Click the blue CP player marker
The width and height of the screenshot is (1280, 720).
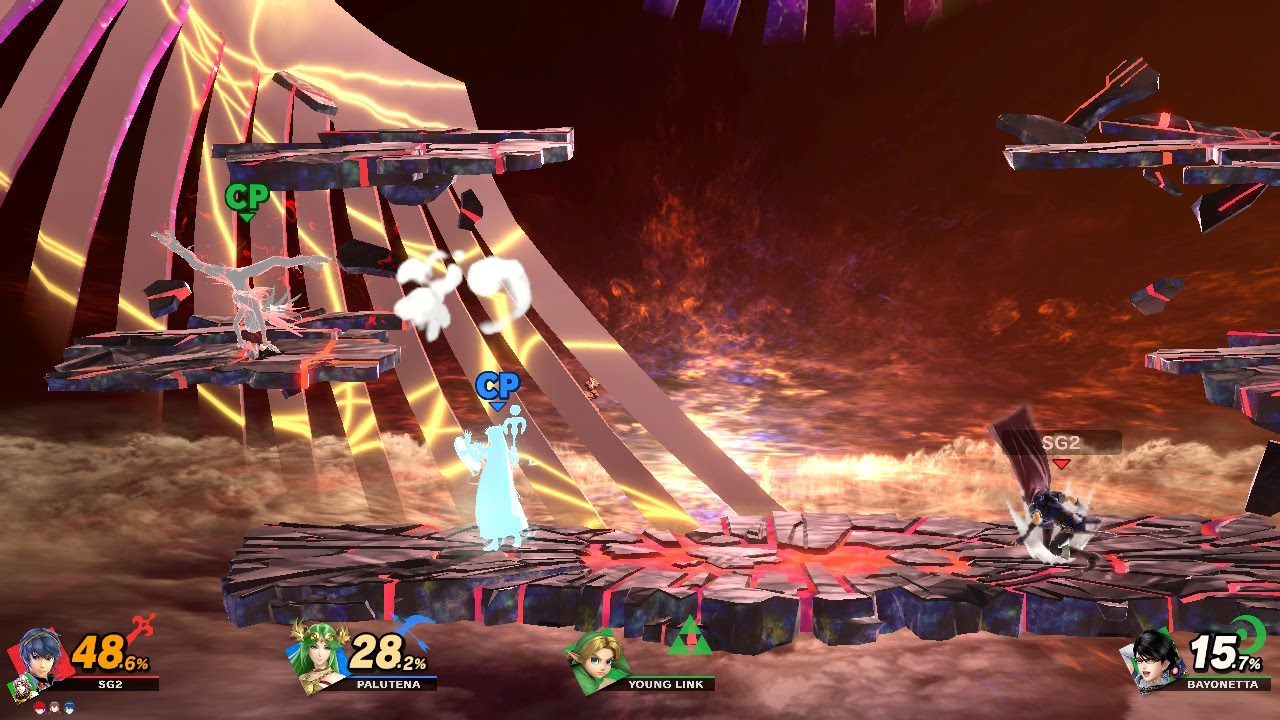(x=497, y=388)
